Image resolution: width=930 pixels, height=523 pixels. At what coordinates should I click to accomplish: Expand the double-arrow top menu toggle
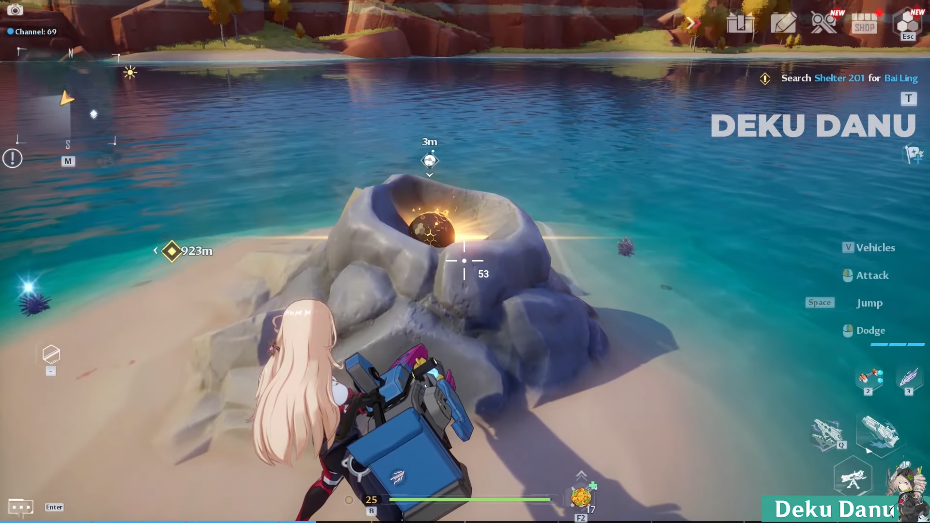point(691,22)
